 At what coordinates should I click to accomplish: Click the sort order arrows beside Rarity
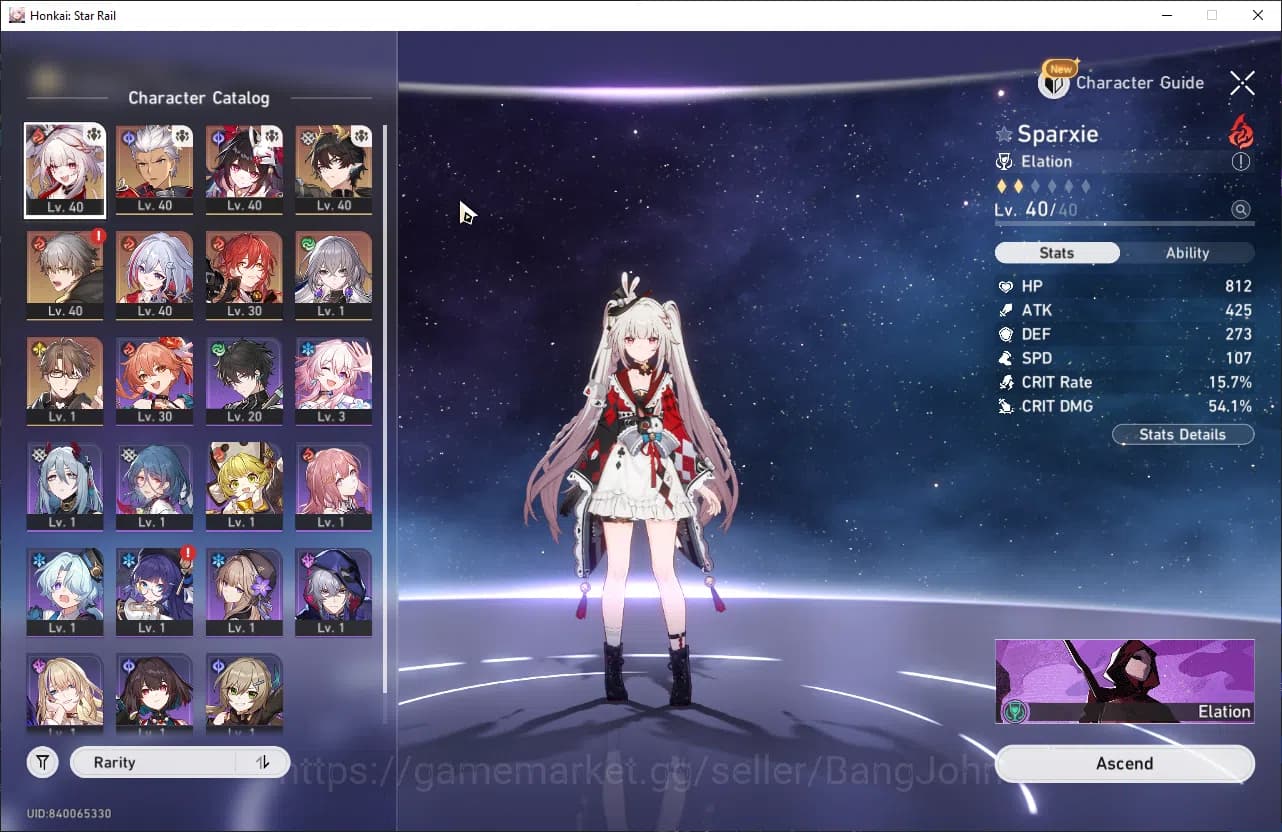[262, 762]
